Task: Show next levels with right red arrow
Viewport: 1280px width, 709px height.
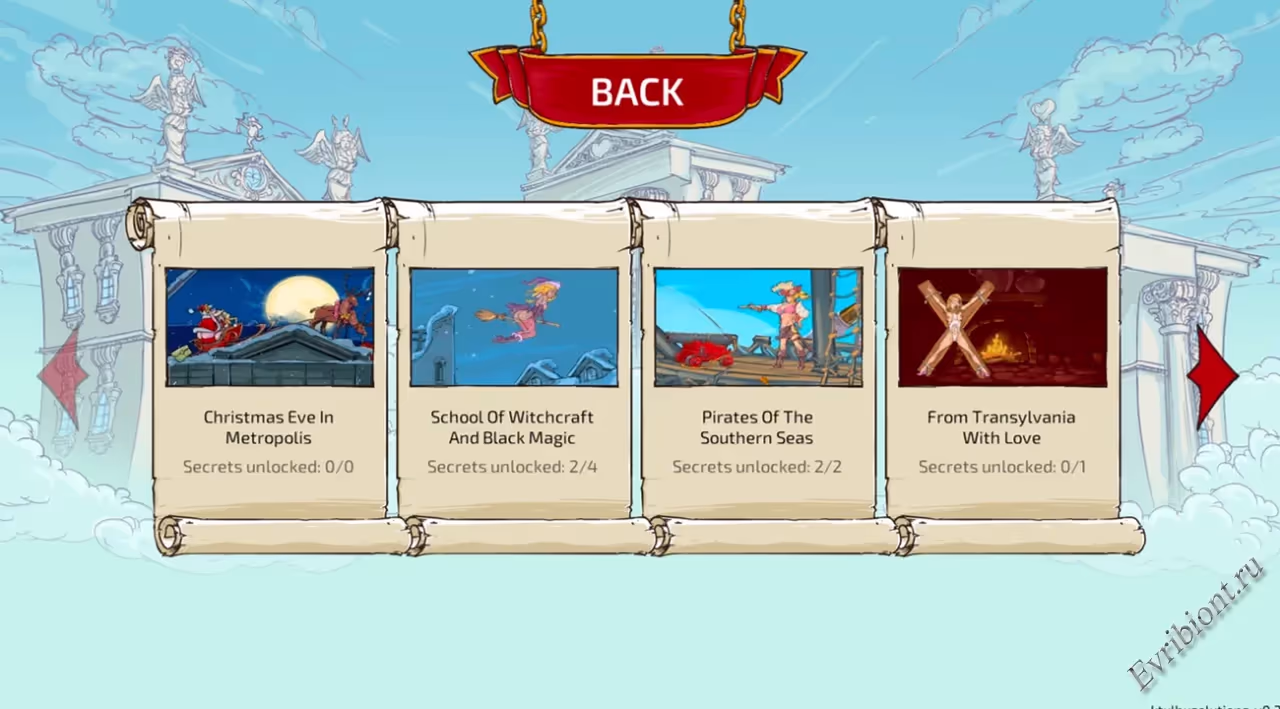Action: (x=1214, y=377)
